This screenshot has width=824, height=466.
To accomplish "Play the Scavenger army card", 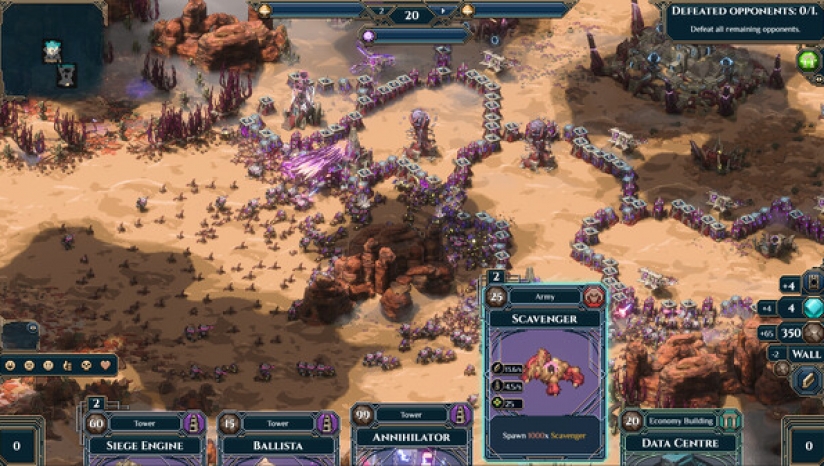I will coord(545,370).
